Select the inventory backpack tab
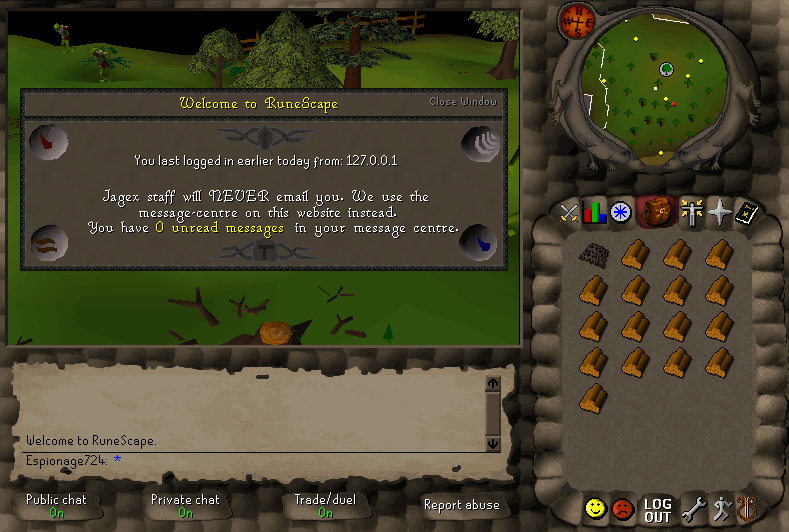 (x=655, y=210)
